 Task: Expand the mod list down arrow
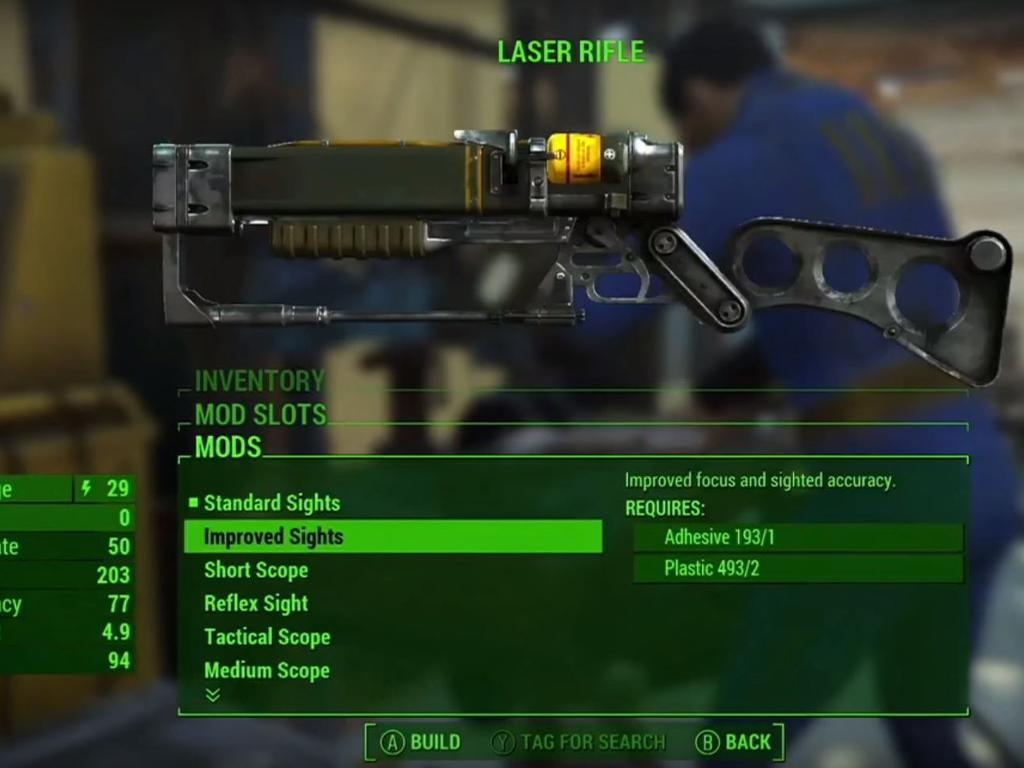click(x=212, y=695)
